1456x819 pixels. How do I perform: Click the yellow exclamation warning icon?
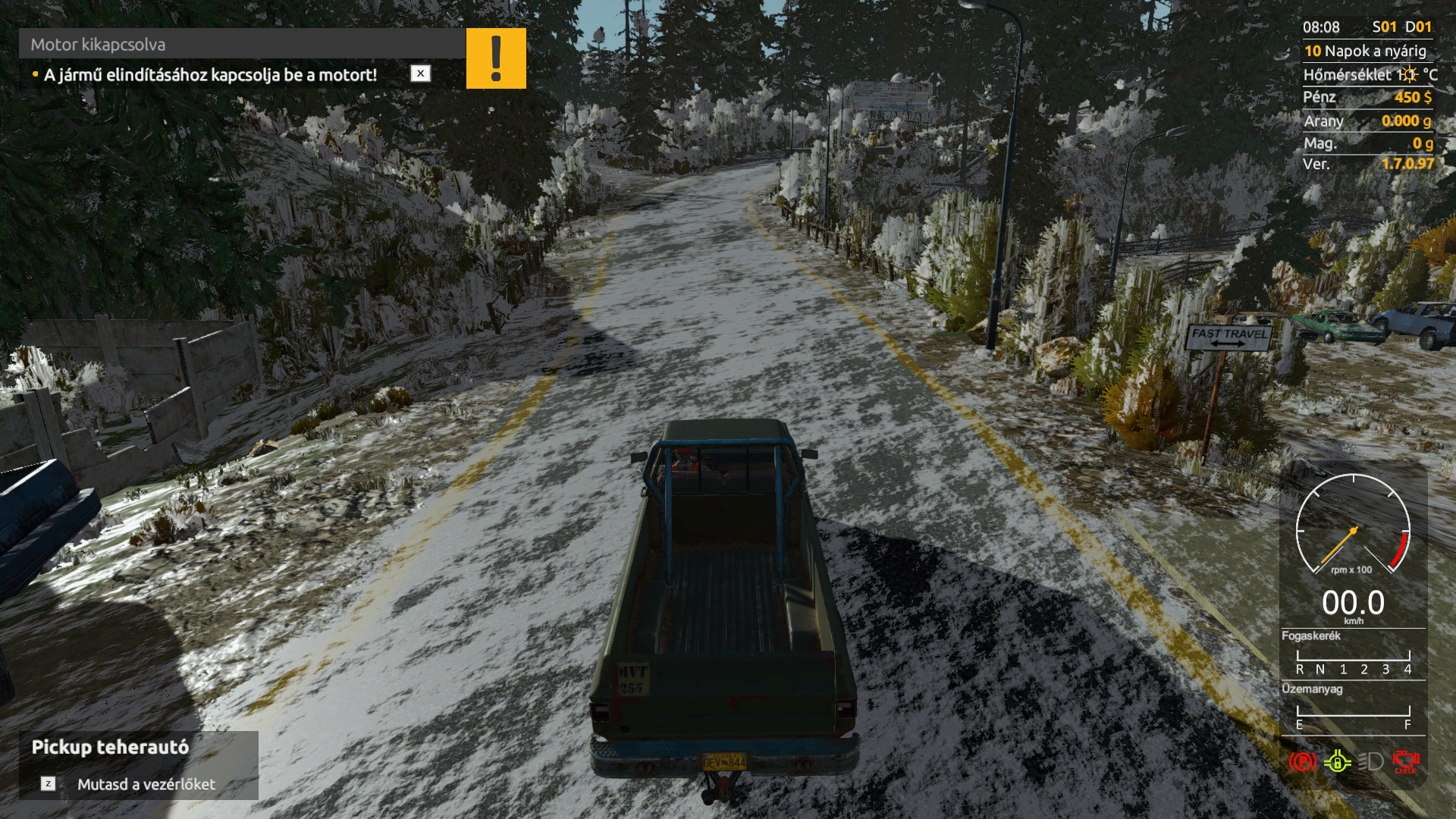click(496, 58)
